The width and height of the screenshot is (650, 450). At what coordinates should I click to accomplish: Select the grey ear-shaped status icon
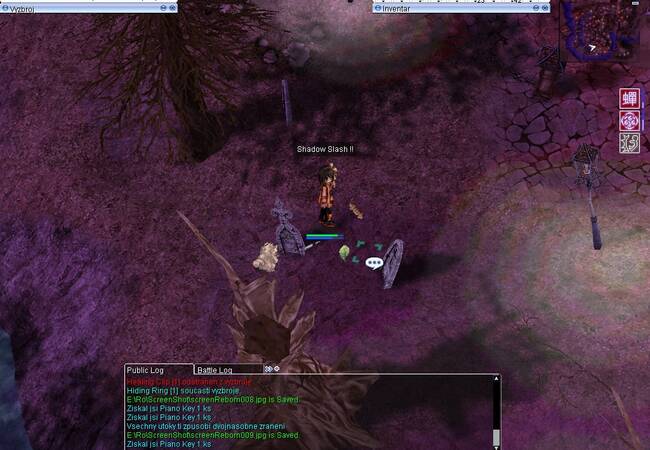[630, 142]
